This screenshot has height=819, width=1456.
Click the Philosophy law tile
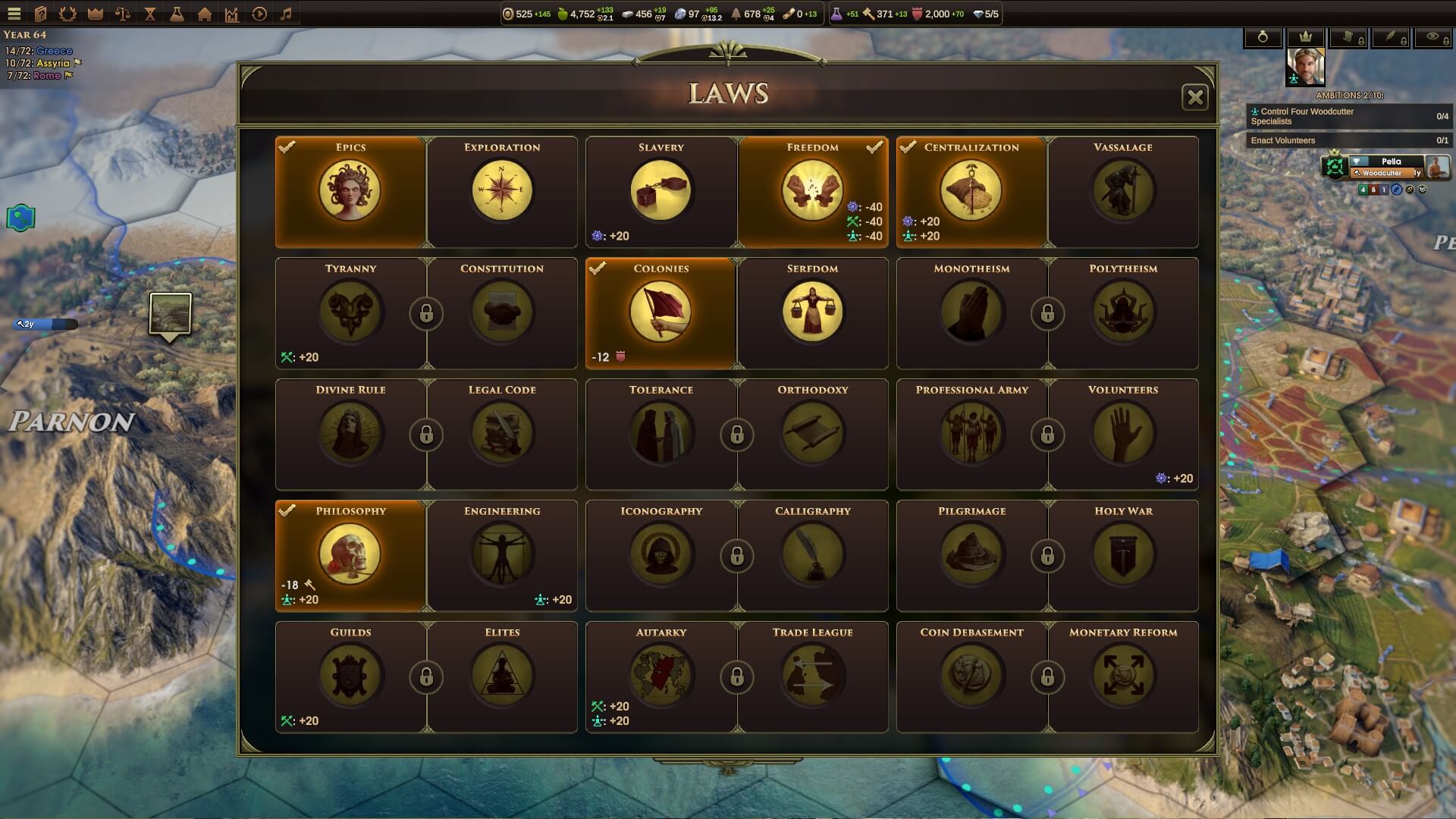[x=350, y=555]
